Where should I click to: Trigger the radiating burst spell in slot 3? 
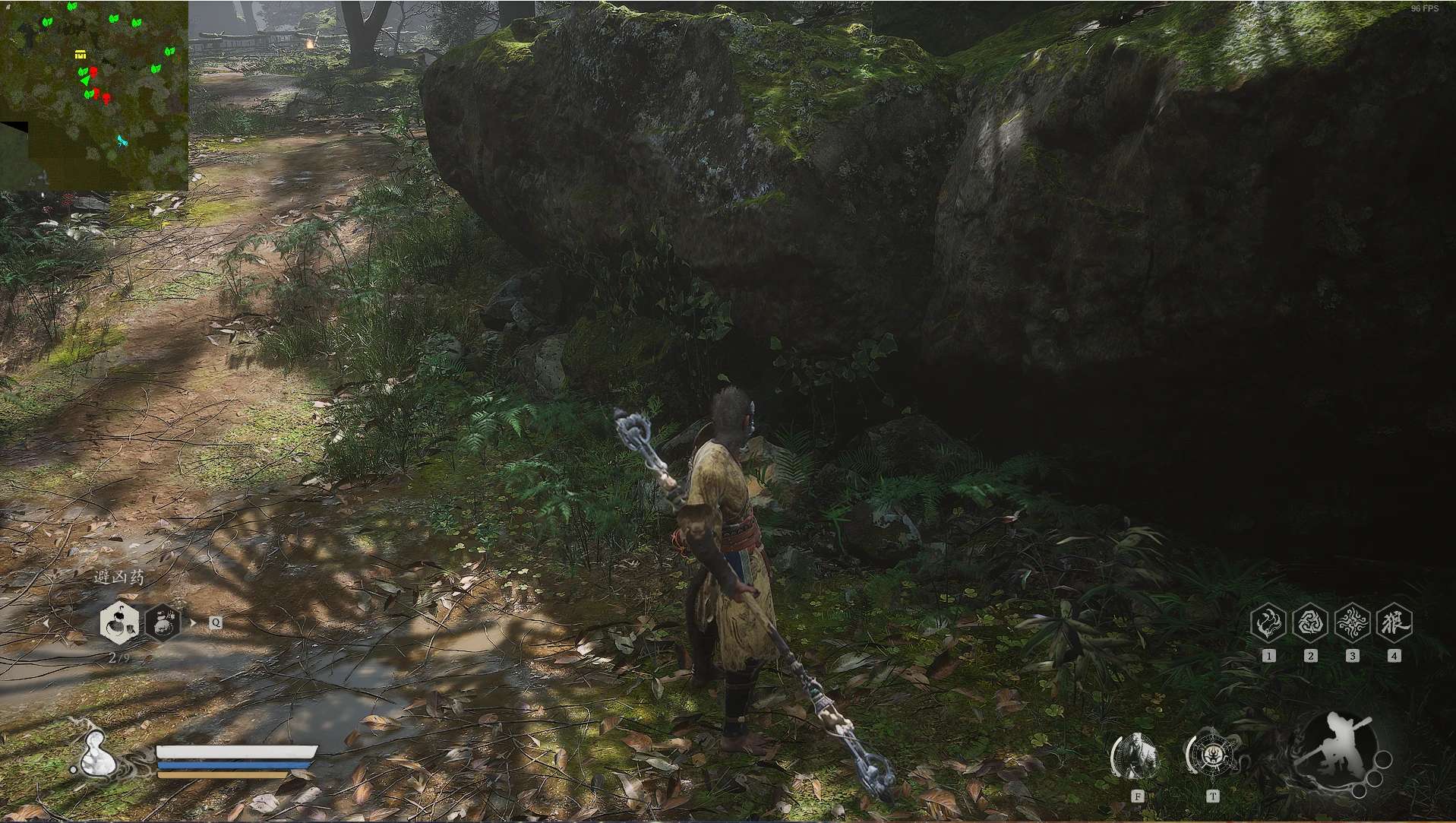coord(1352,623)
